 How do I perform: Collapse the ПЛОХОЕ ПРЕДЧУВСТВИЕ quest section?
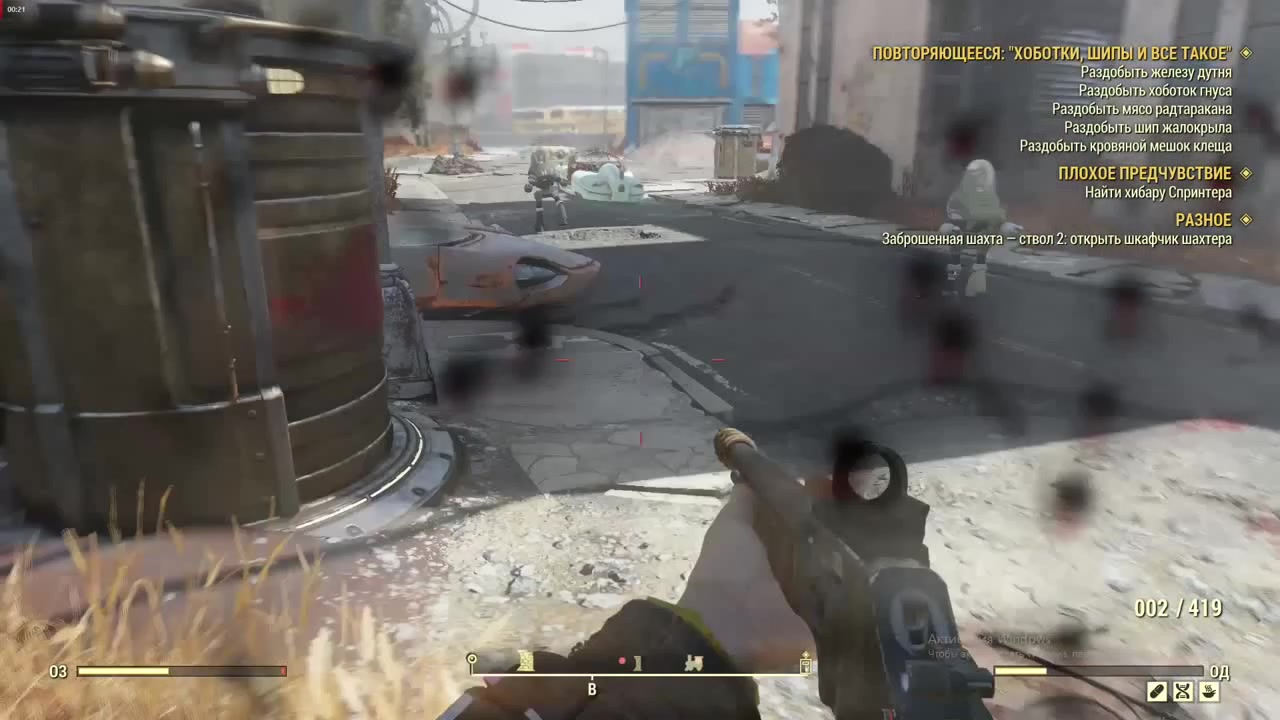(x=1144, y=173)
